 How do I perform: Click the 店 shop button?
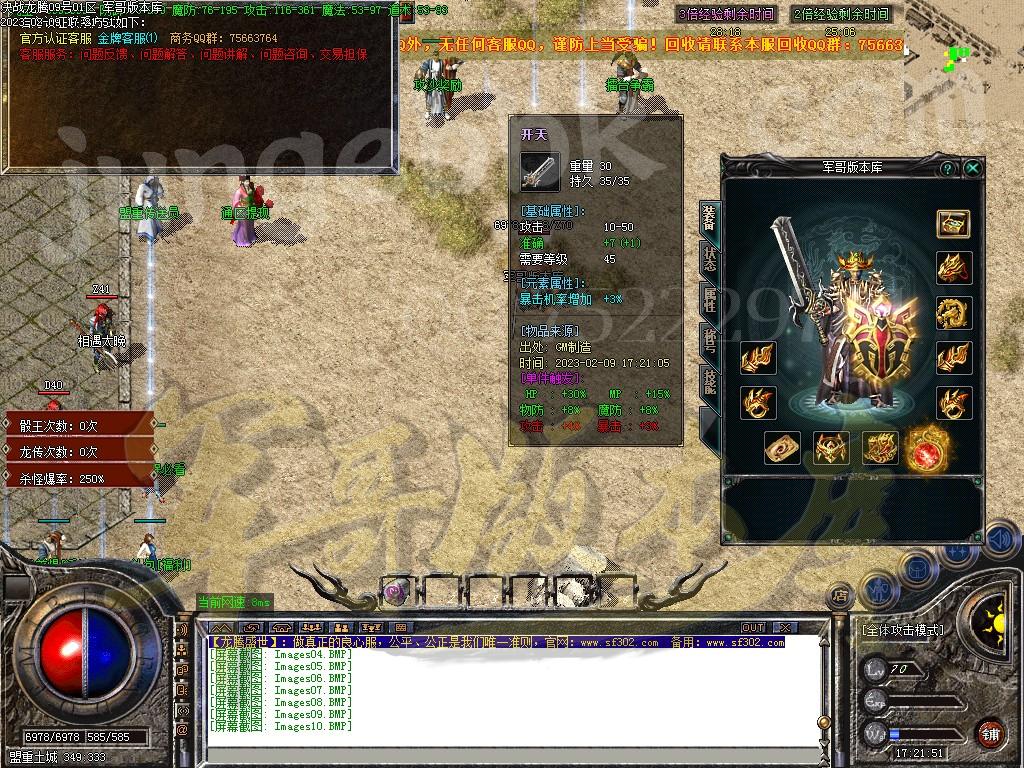coord(840,595)
